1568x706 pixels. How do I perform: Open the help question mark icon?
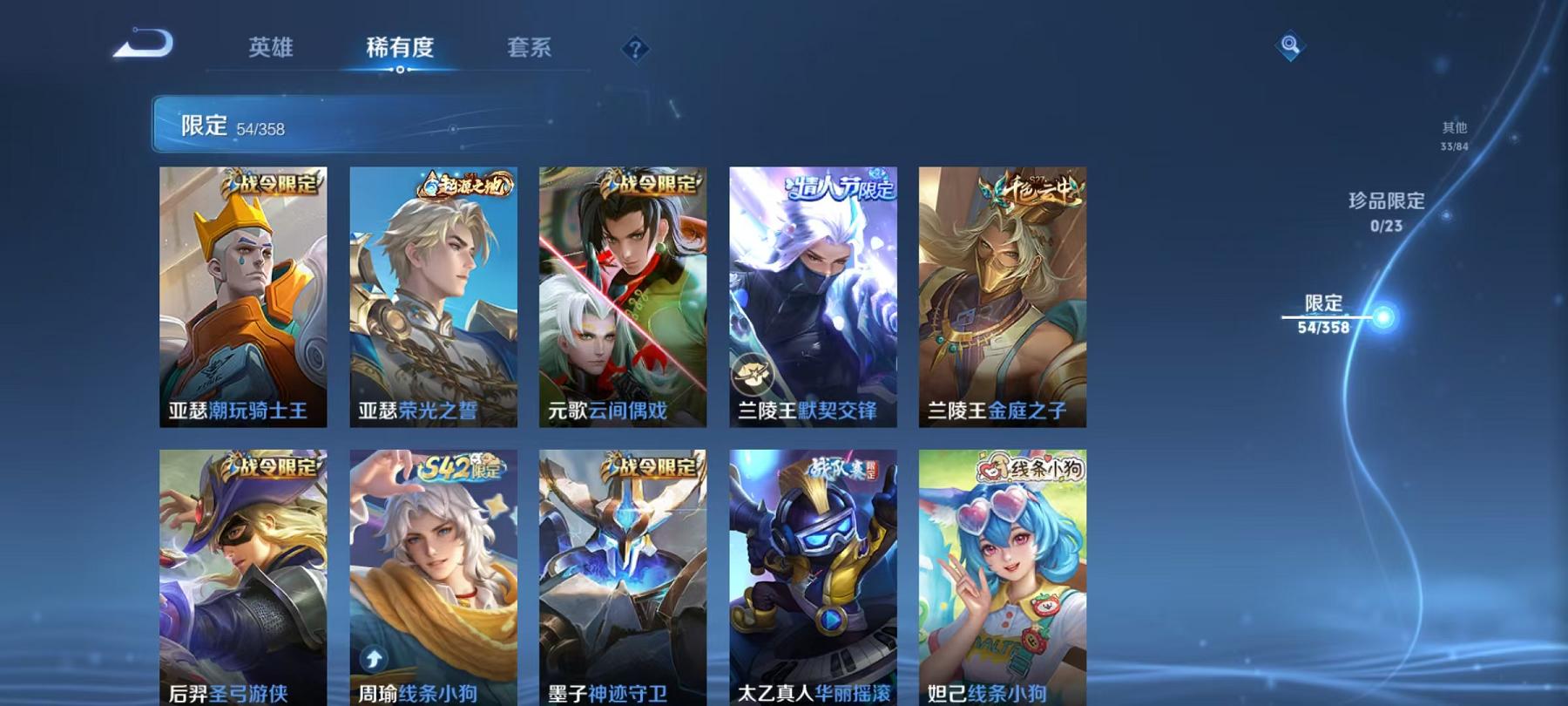[x=637, y=50]
